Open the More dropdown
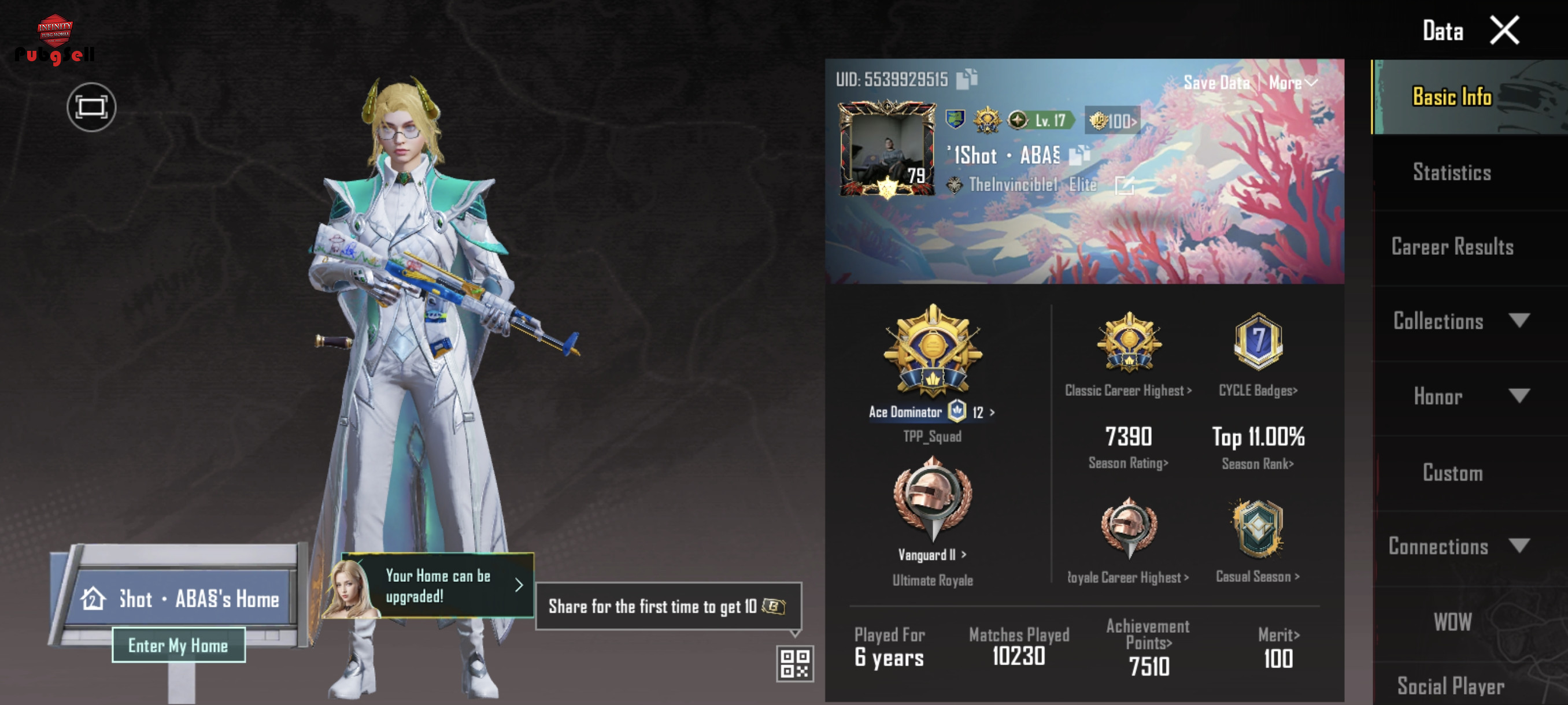The height and width of the screenshot is (705, 1568). [1292, 83]
